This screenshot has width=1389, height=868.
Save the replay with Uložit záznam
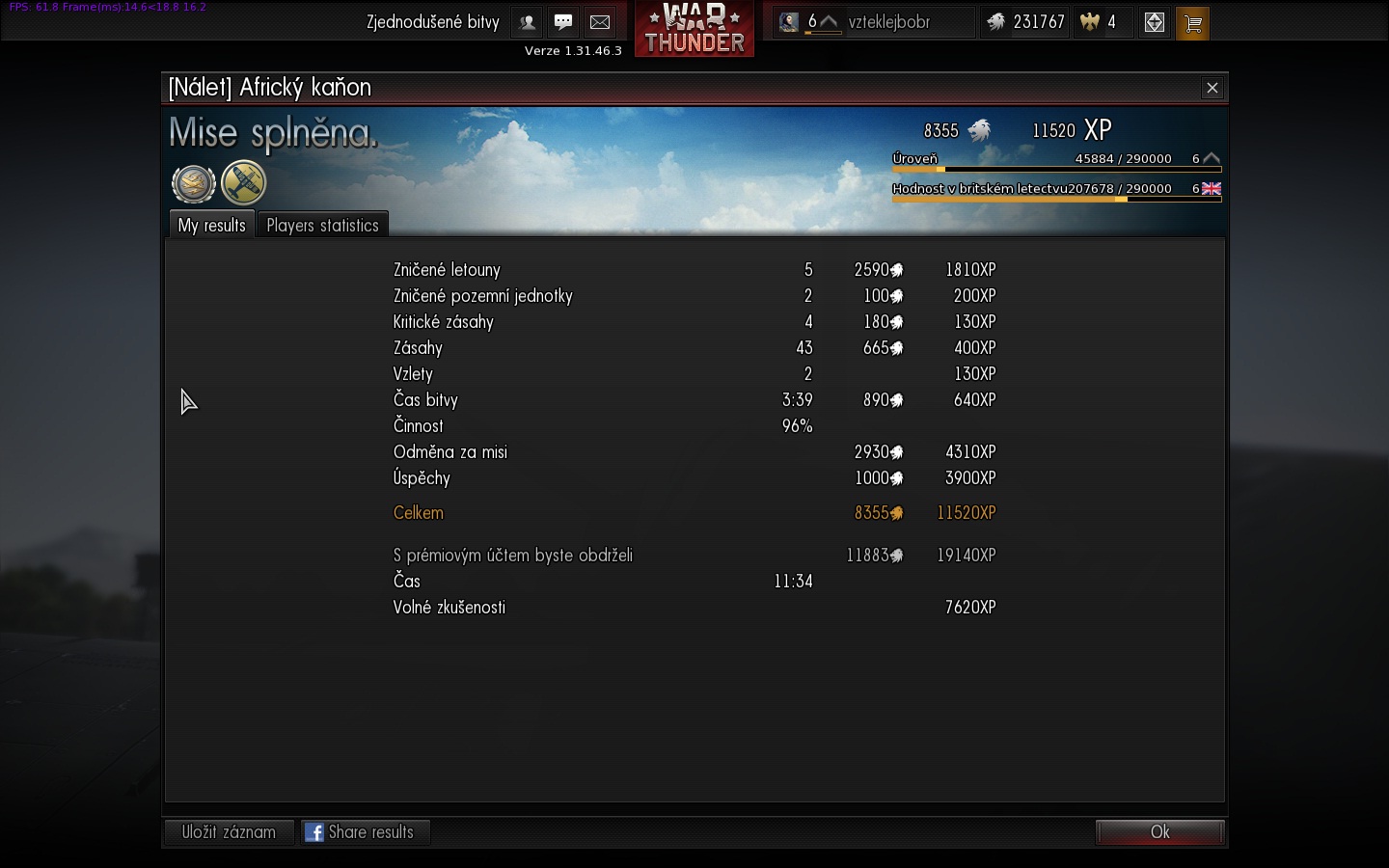(229, 832)
